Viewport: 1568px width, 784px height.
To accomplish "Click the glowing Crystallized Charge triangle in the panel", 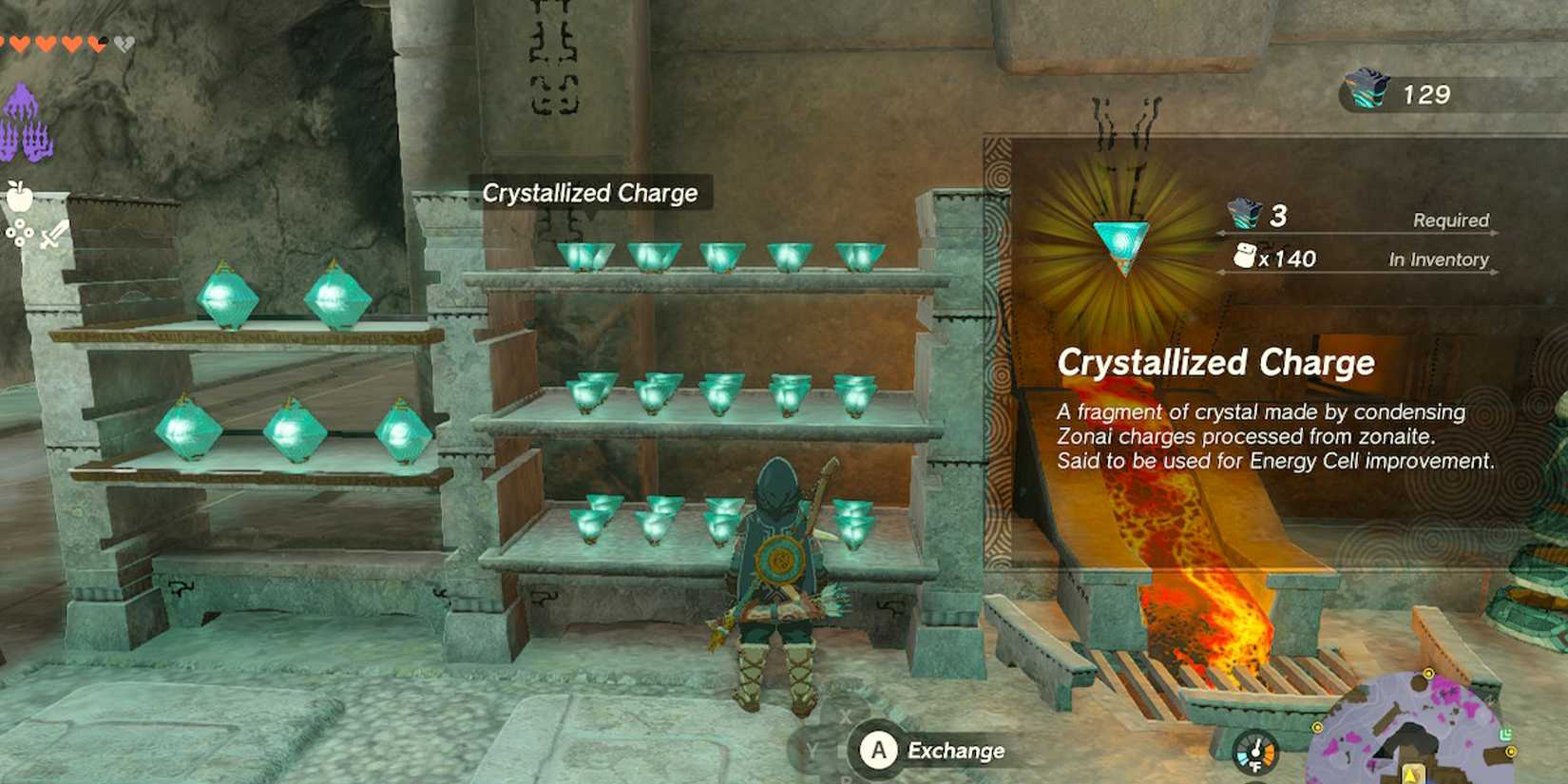I will (1121, 245).
